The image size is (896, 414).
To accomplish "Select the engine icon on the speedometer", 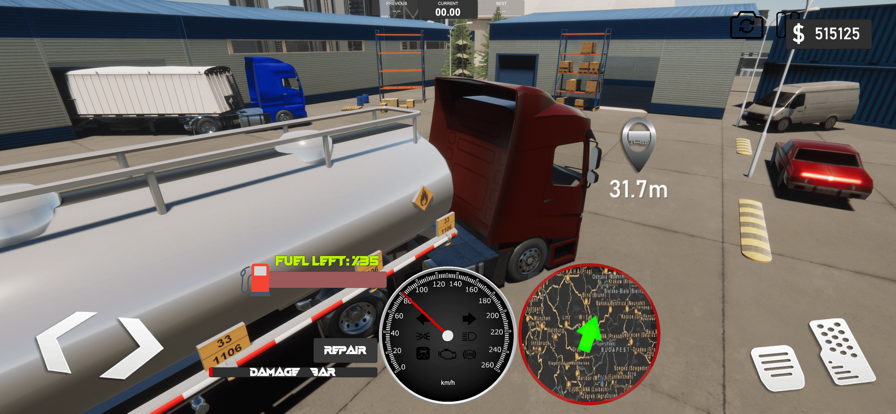I will [x=447, y=354].
